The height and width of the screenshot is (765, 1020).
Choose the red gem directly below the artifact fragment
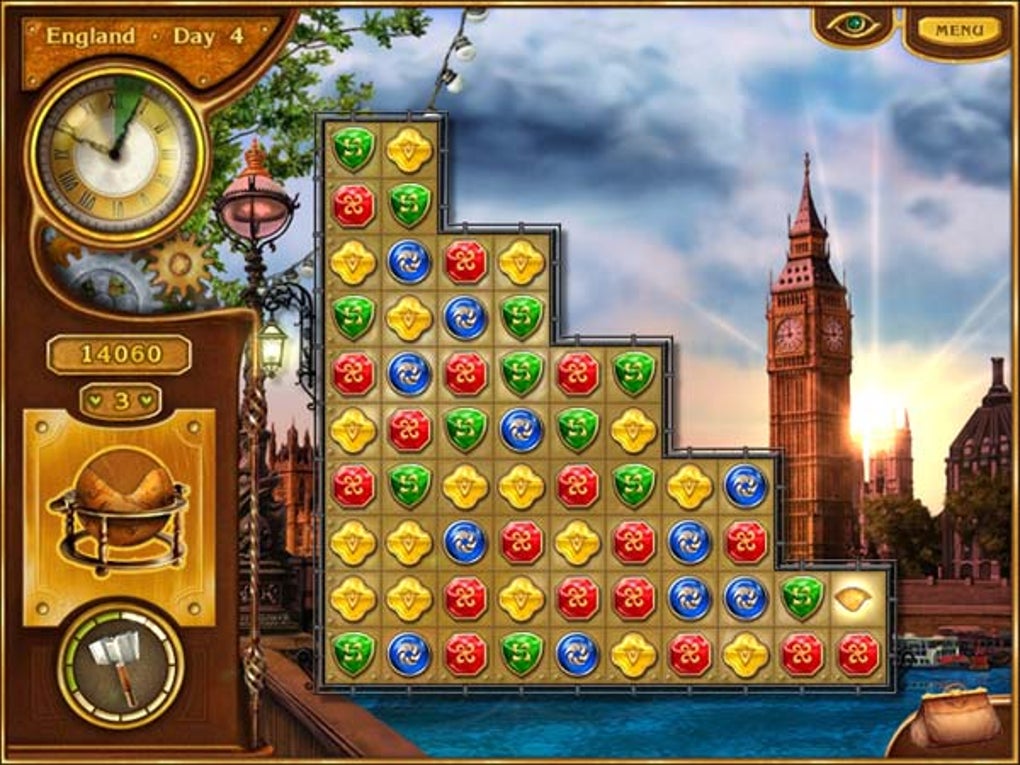(857, 655)
